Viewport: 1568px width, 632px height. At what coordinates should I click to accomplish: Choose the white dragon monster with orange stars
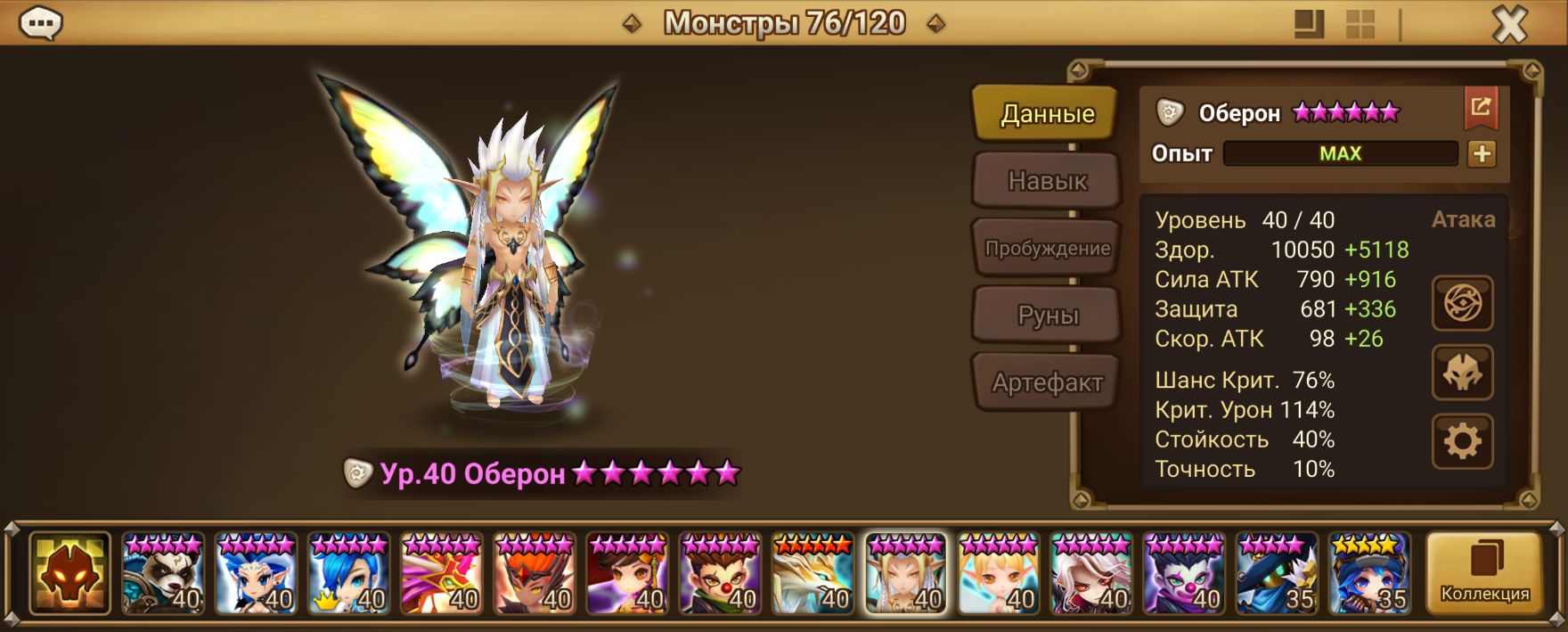click(812, 573)
